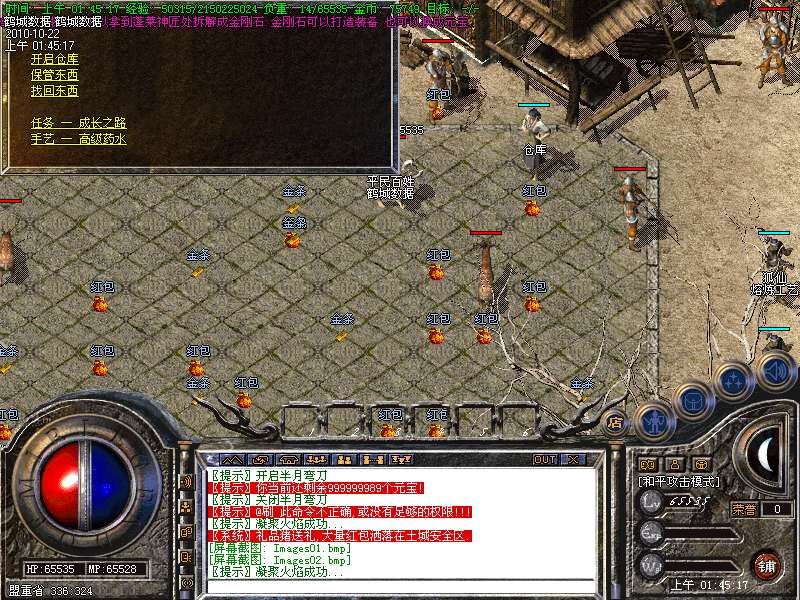Toggle sound with the speaker button
The image size is (800, 600).
[774, 369]
